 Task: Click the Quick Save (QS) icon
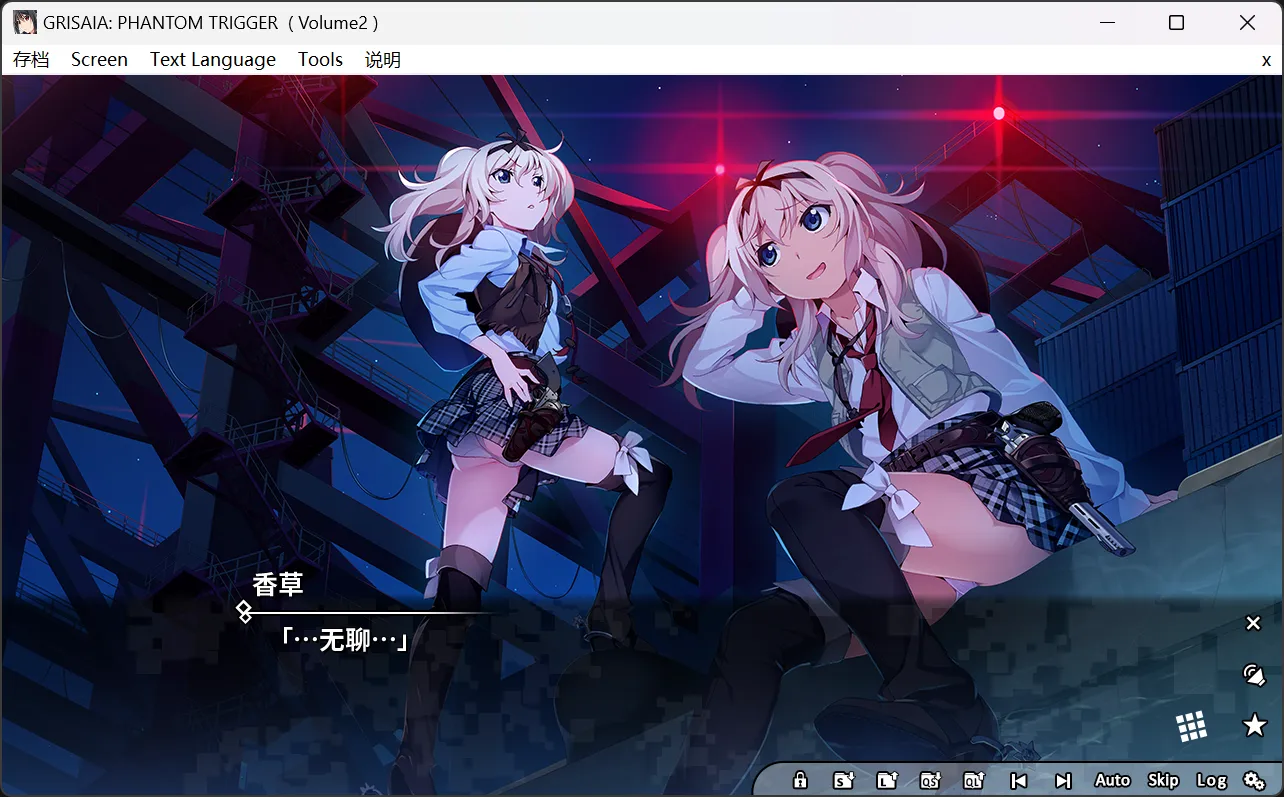coord(931,780)
